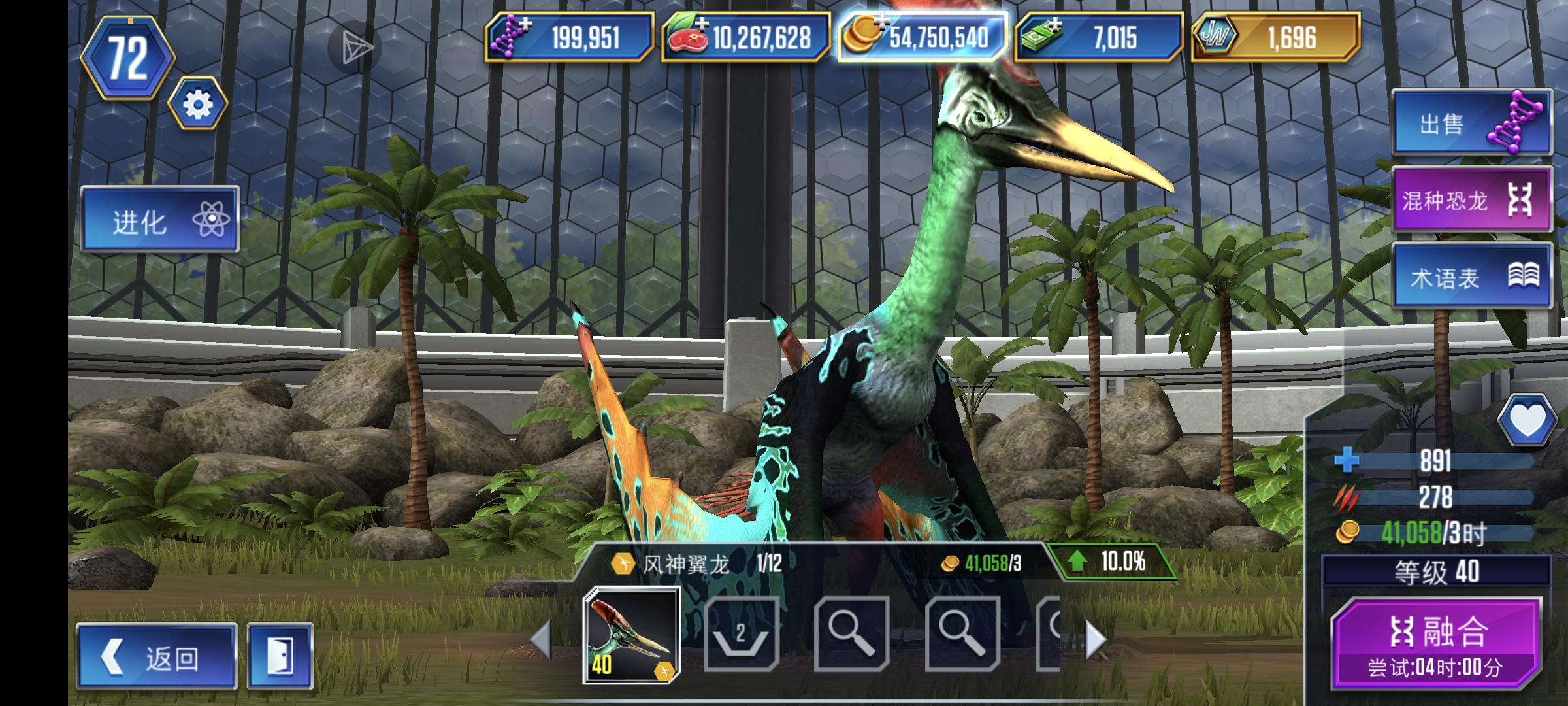Favorite the creature with the heart icon
Viewport: 1568px width, 706px height.
click(1526, 420)
